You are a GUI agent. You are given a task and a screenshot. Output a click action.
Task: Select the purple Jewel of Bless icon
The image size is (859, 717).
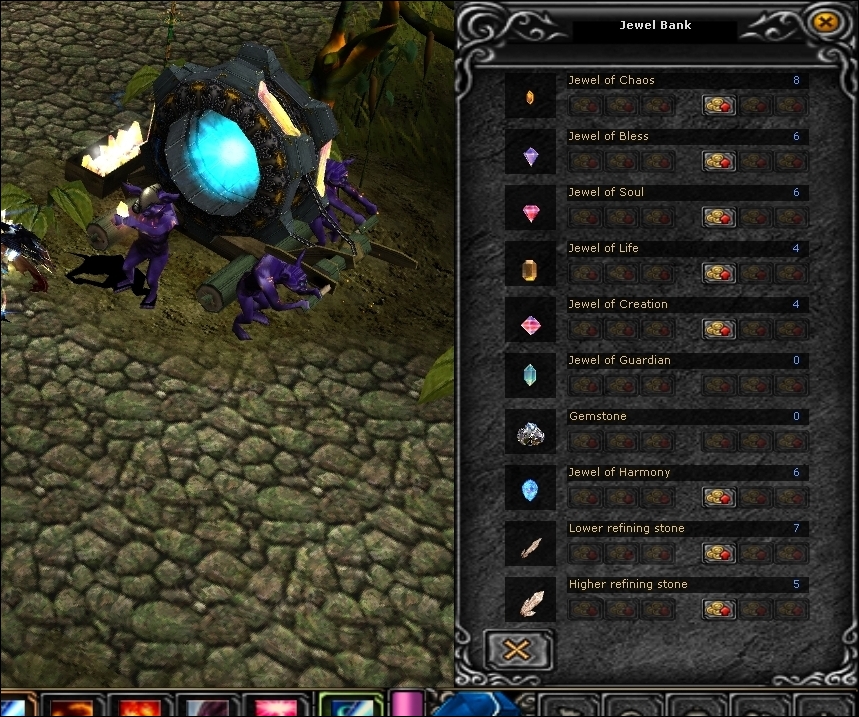click(530, 155)
